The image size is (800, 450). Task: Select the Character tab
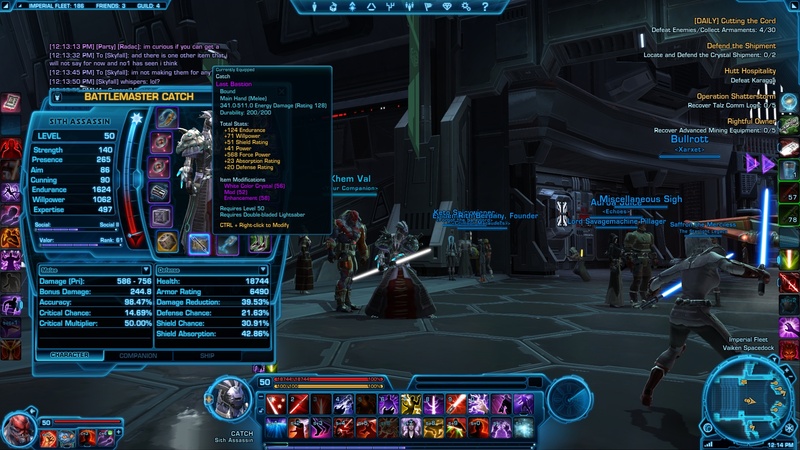coord(69,355)
